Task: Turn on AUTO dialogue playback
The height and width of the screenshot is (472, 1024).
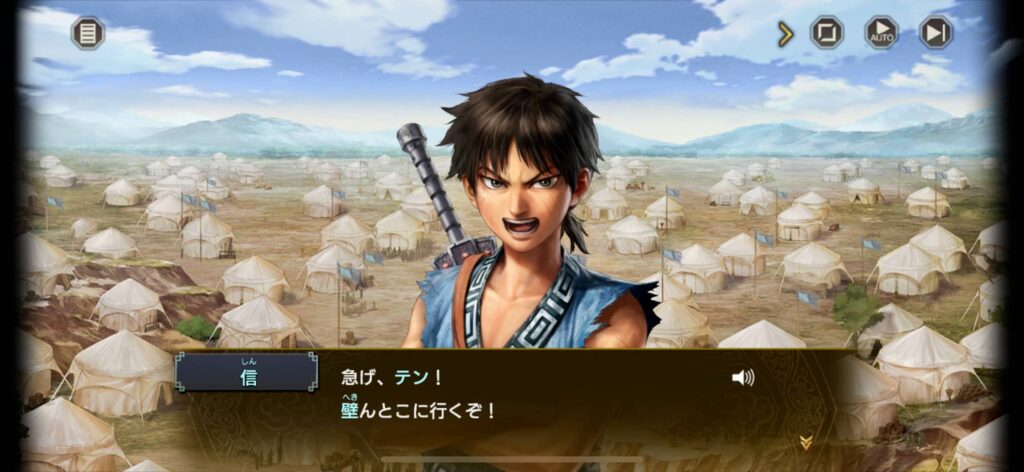Action: [881, 33]
